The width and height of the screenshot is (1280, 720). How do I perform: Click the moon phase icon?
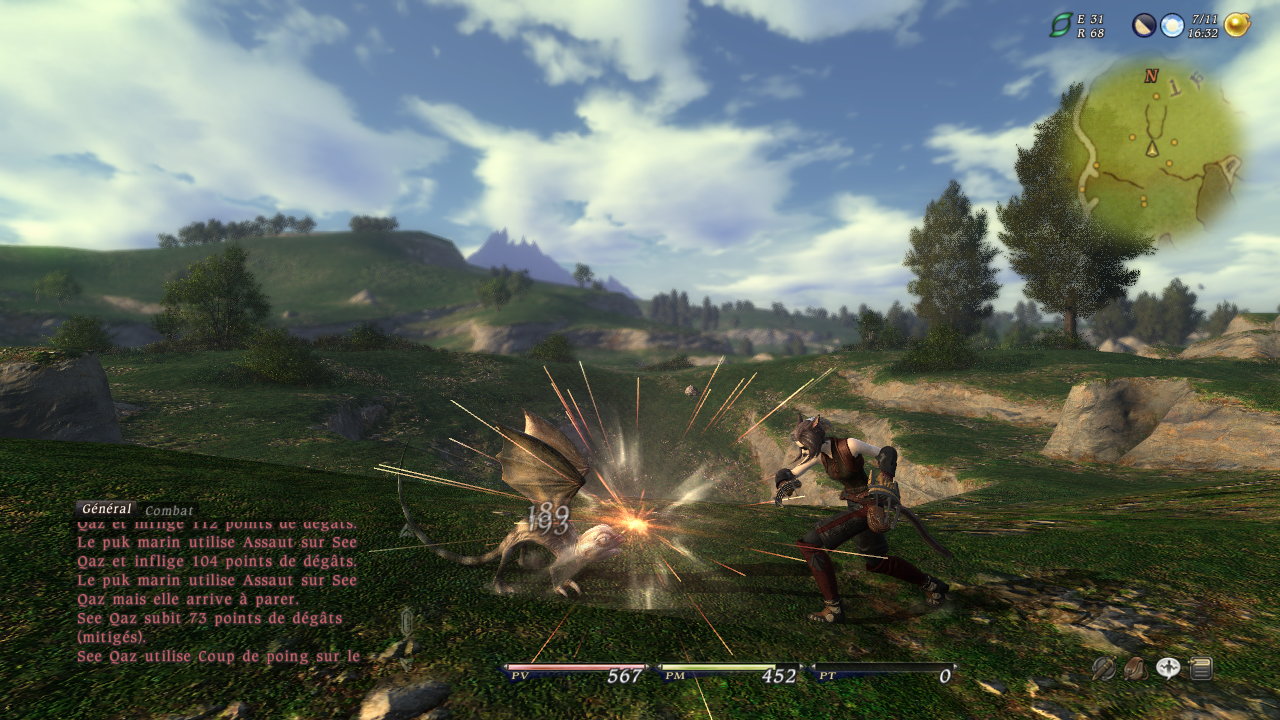click(1144, 25)
